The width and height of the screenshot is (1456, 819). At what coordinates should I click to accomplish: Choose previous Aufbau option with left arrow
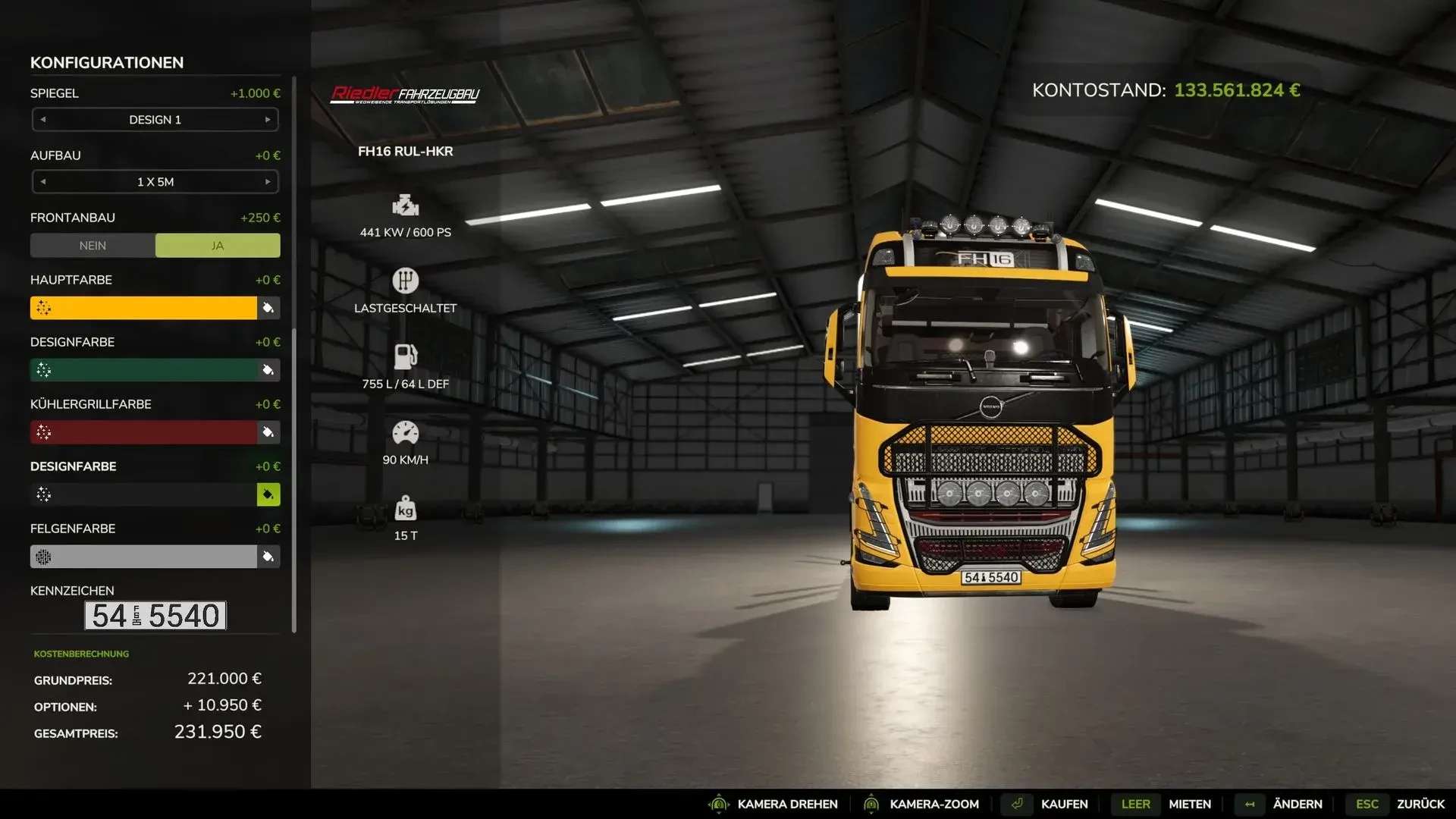pyautogui.click(x=43, y=182)
